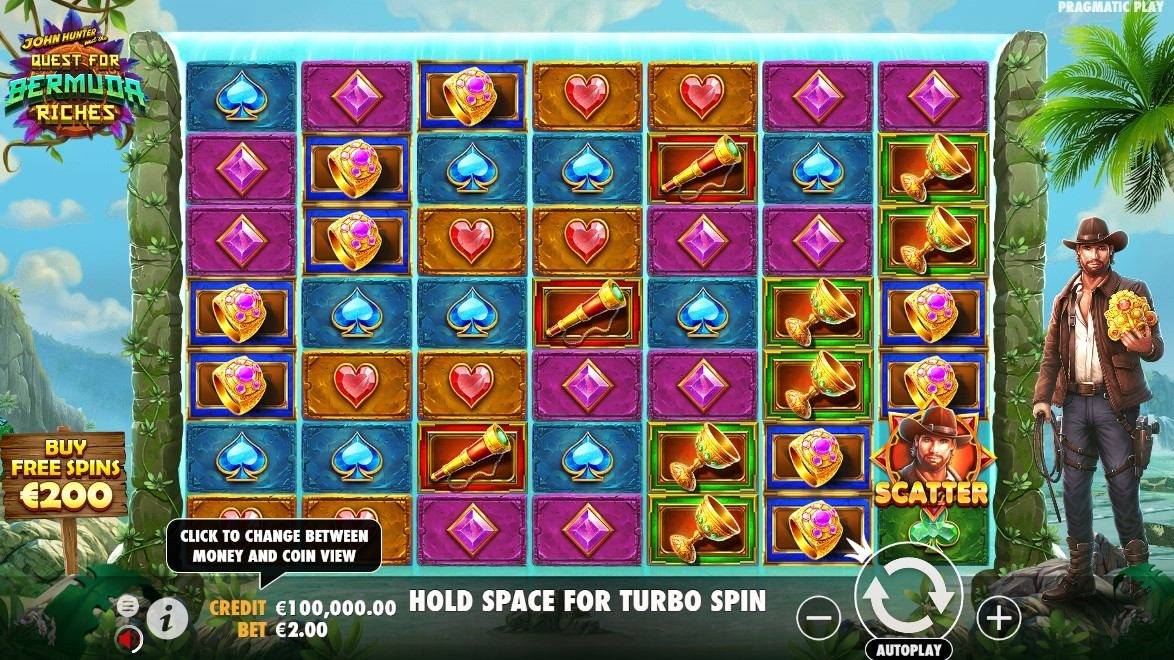Decrease the bet with the minus button
The width and height of the screenshot is (1174, 660).
click(818, 619)
